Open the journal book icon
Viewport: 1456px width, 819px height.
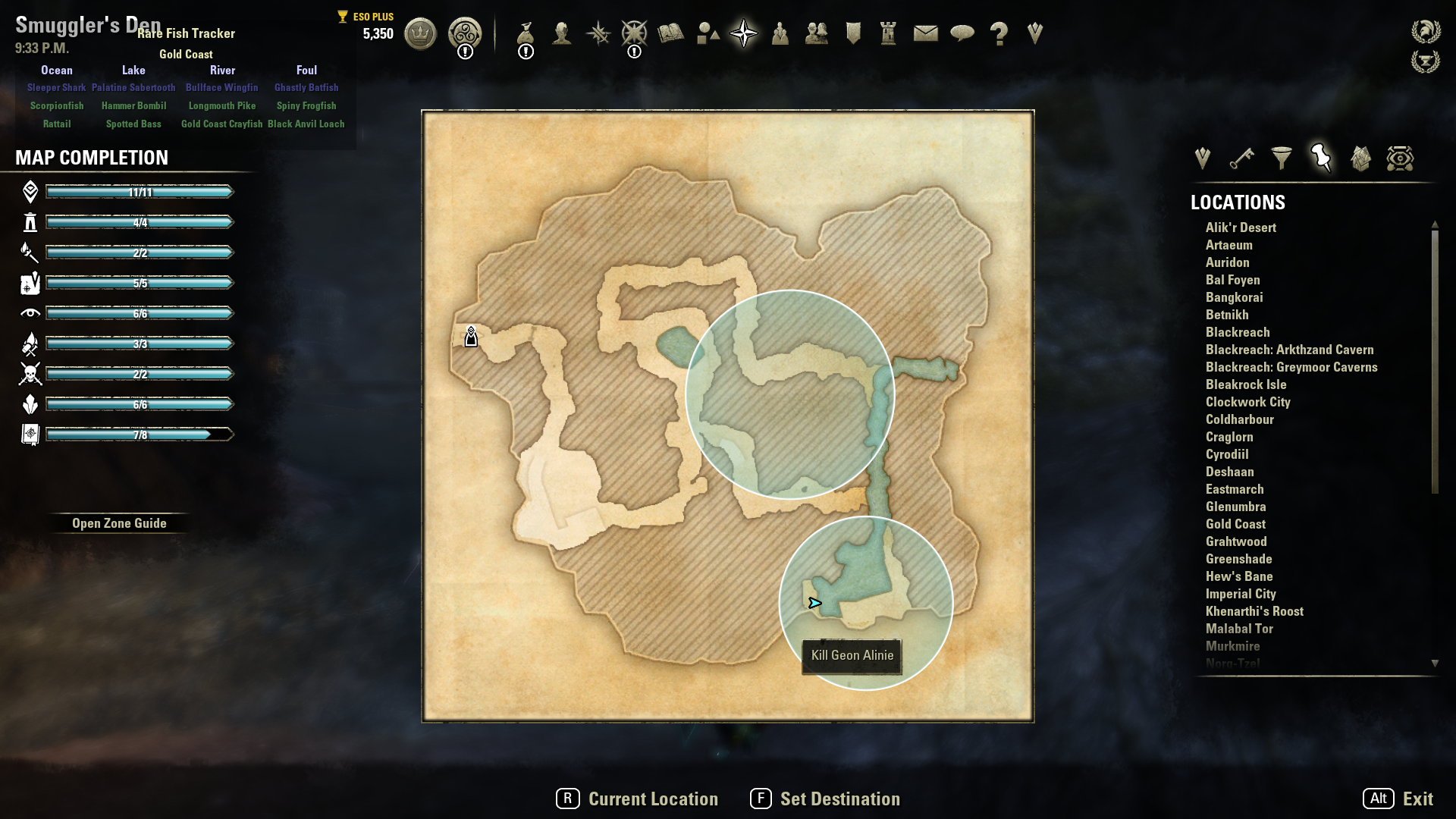click(x=671, y=33)
